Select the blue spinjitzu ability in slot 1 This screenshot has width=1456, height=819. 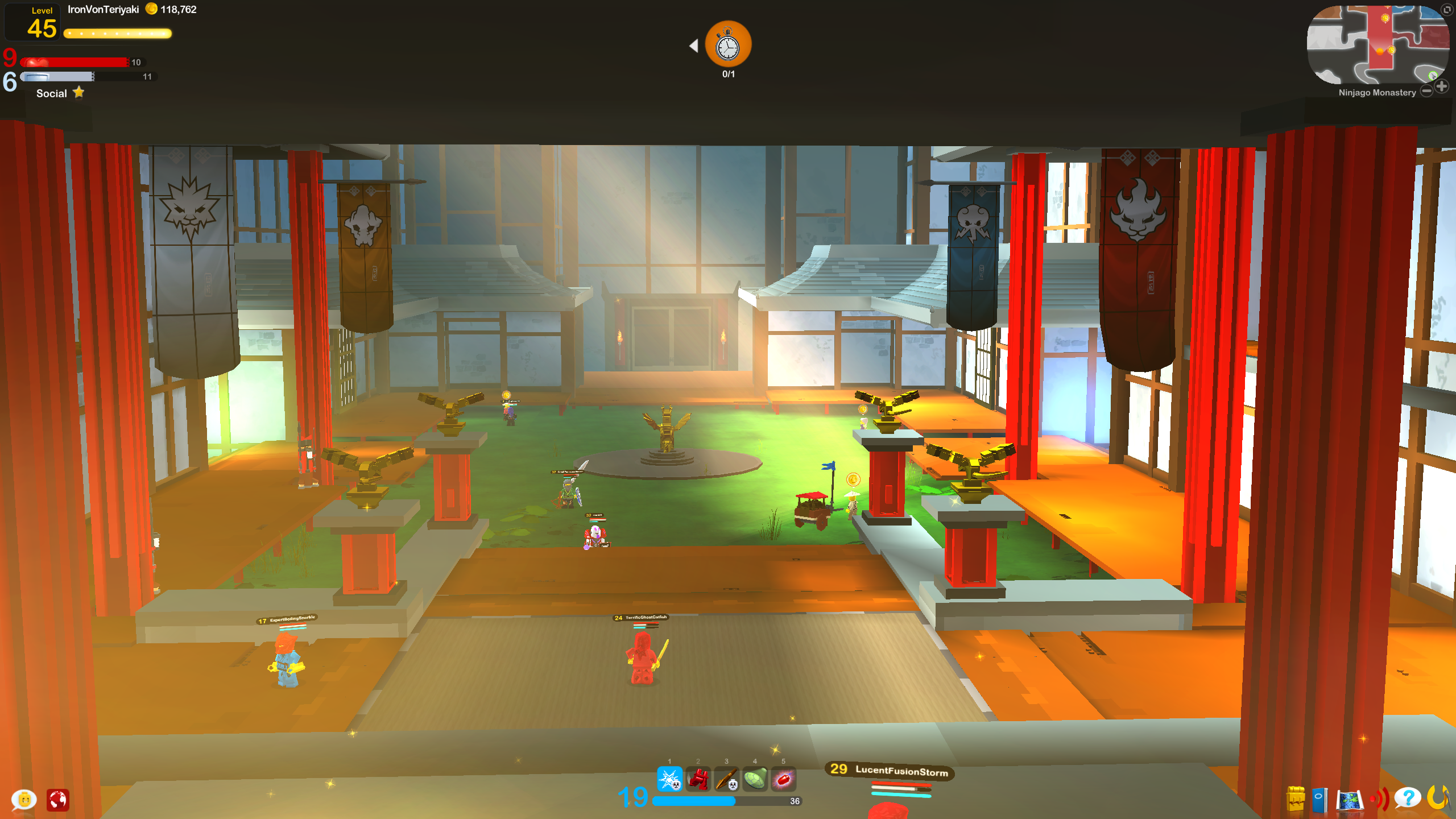click(669, 779)
